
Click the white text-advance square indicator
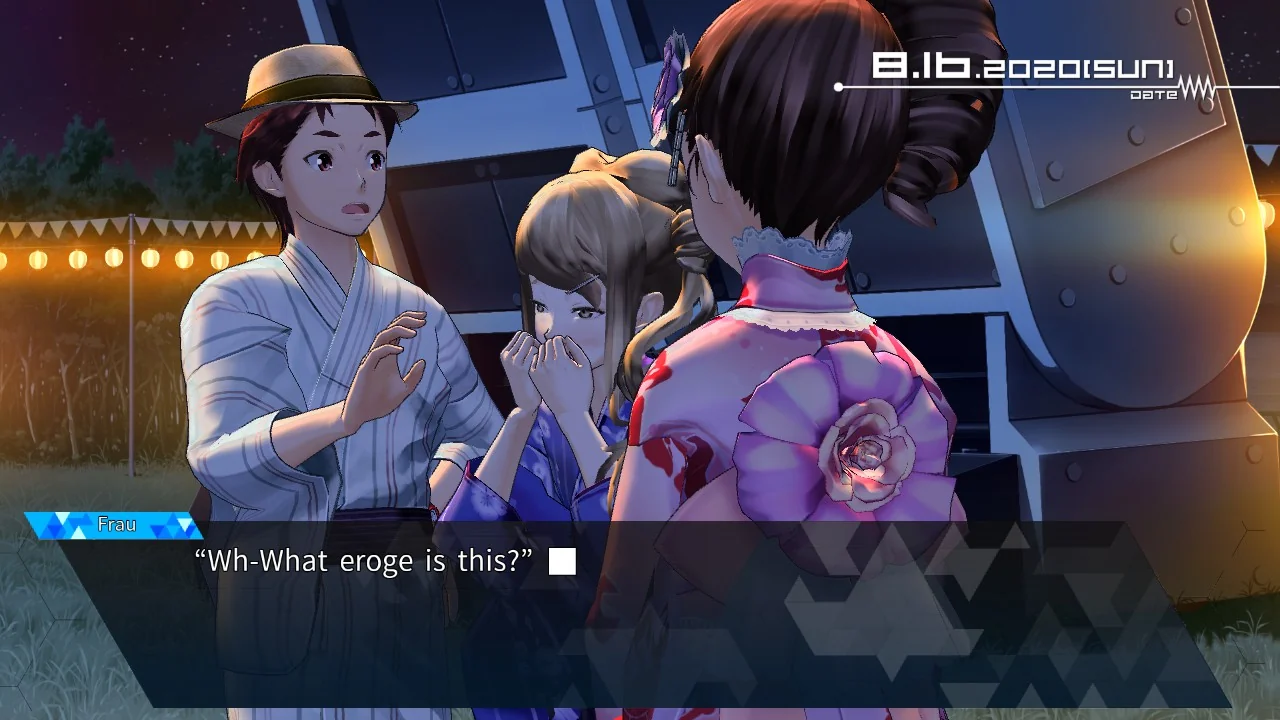pos(561,561)
